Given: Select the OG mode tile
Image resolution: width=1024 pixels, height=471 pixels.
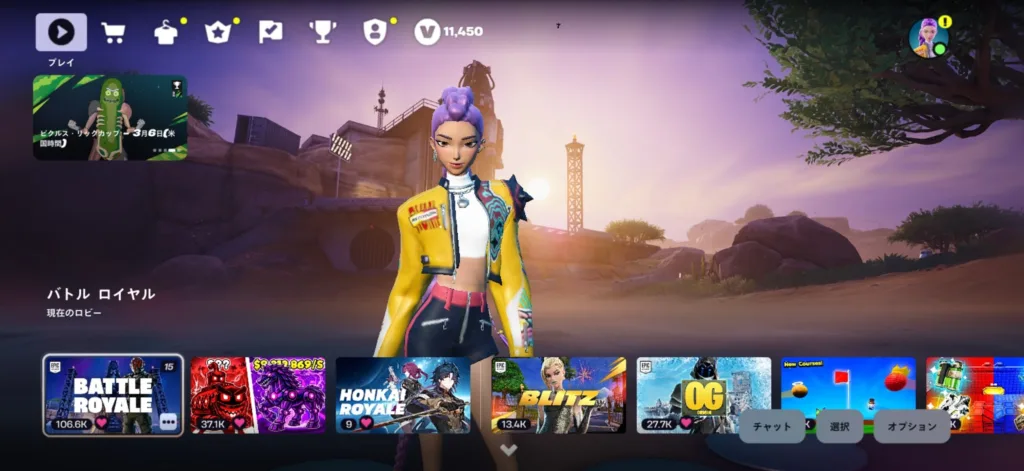Looking at the screenshot, I should point(703,395).
